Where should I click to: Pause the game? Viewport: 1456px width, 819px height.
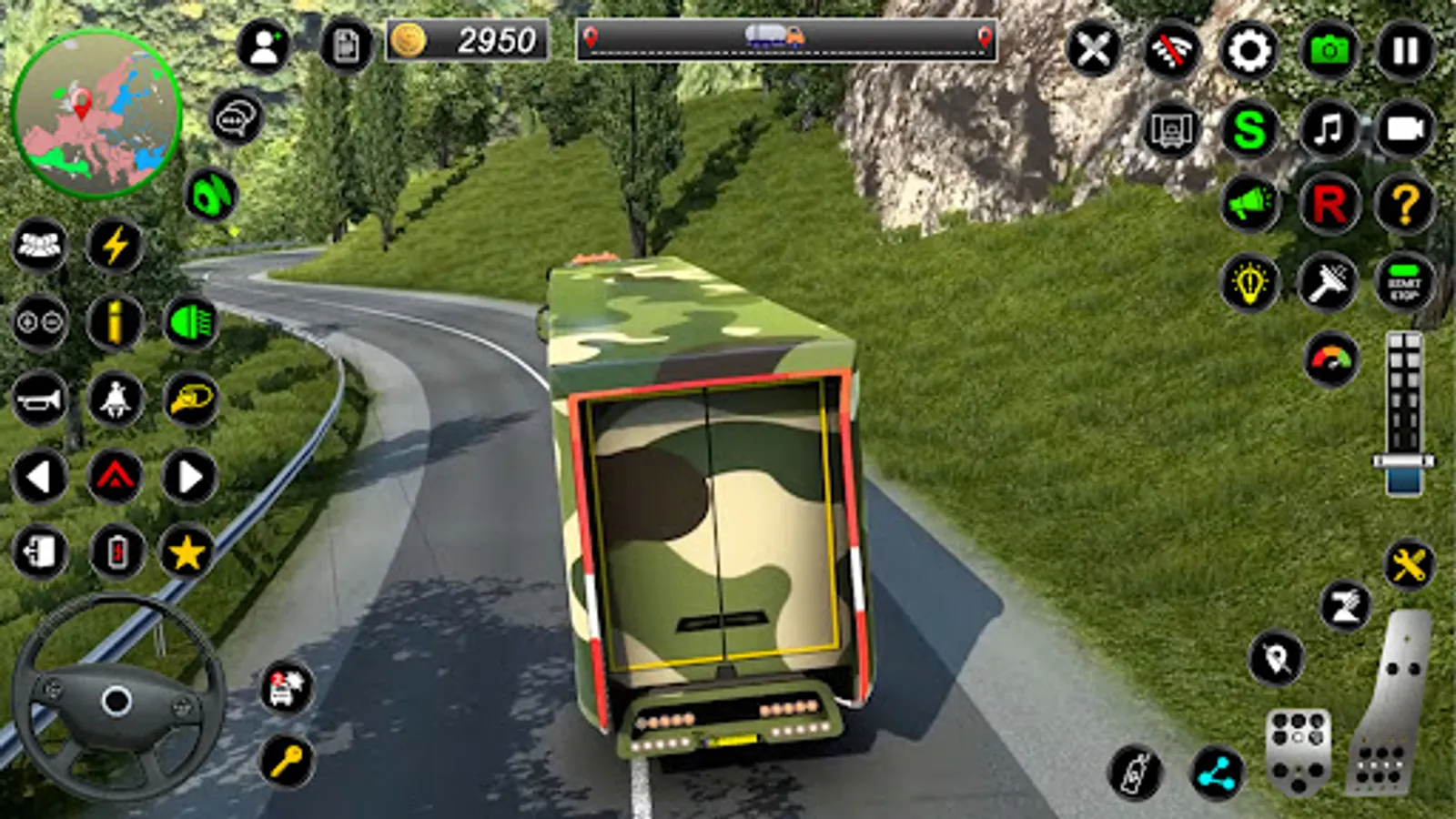[1405, 51]
